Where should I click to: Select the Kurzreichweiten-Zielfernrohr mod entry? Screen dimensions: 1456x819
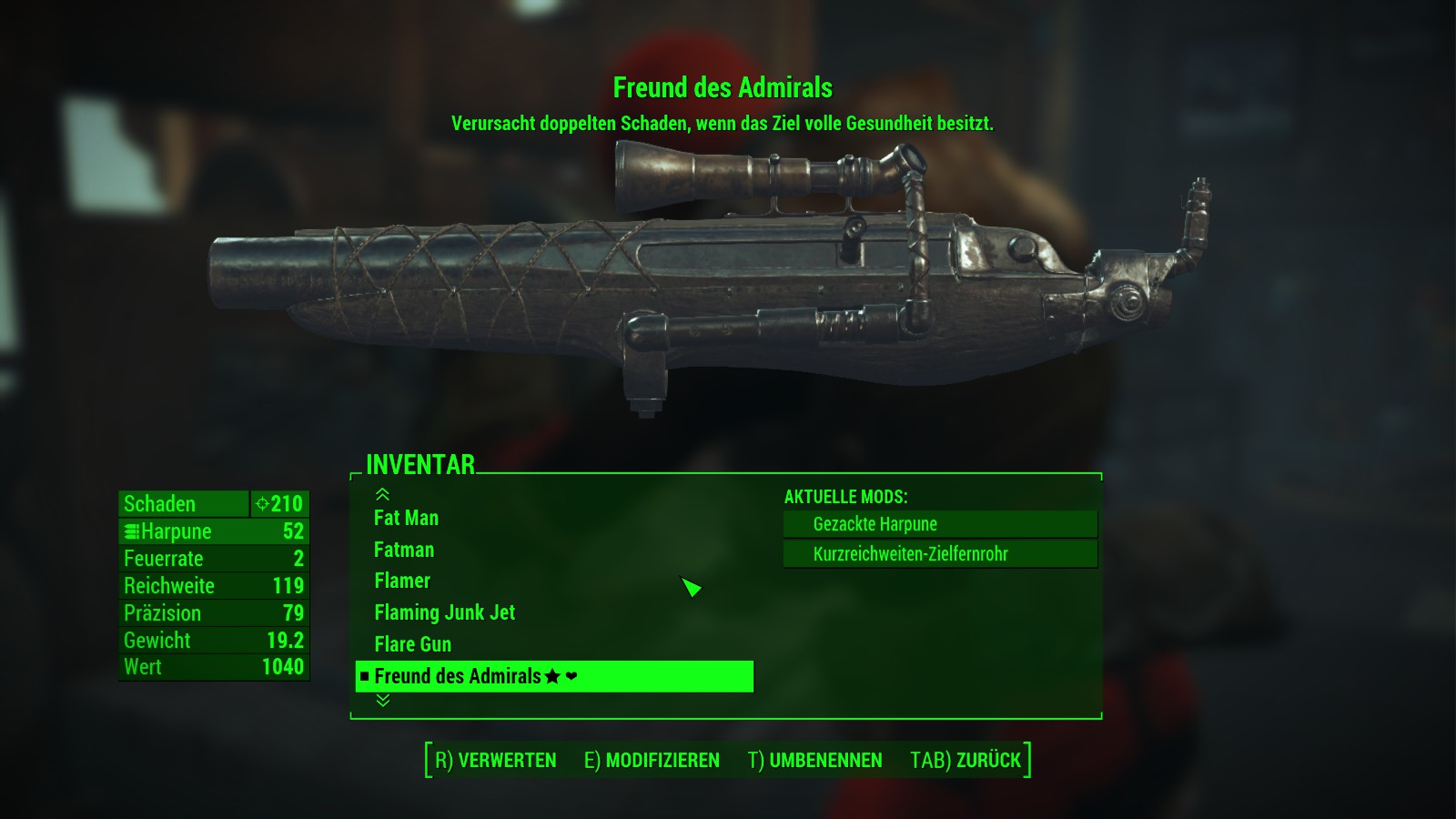pos(939,554)
